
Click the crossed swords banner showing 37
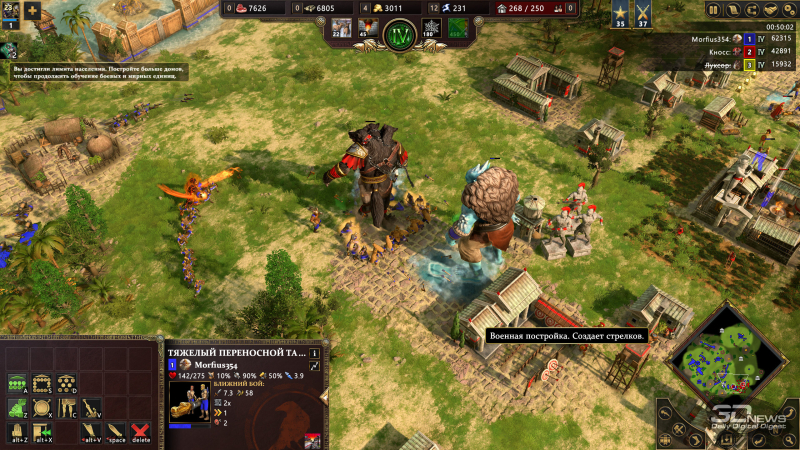[643, 14]
